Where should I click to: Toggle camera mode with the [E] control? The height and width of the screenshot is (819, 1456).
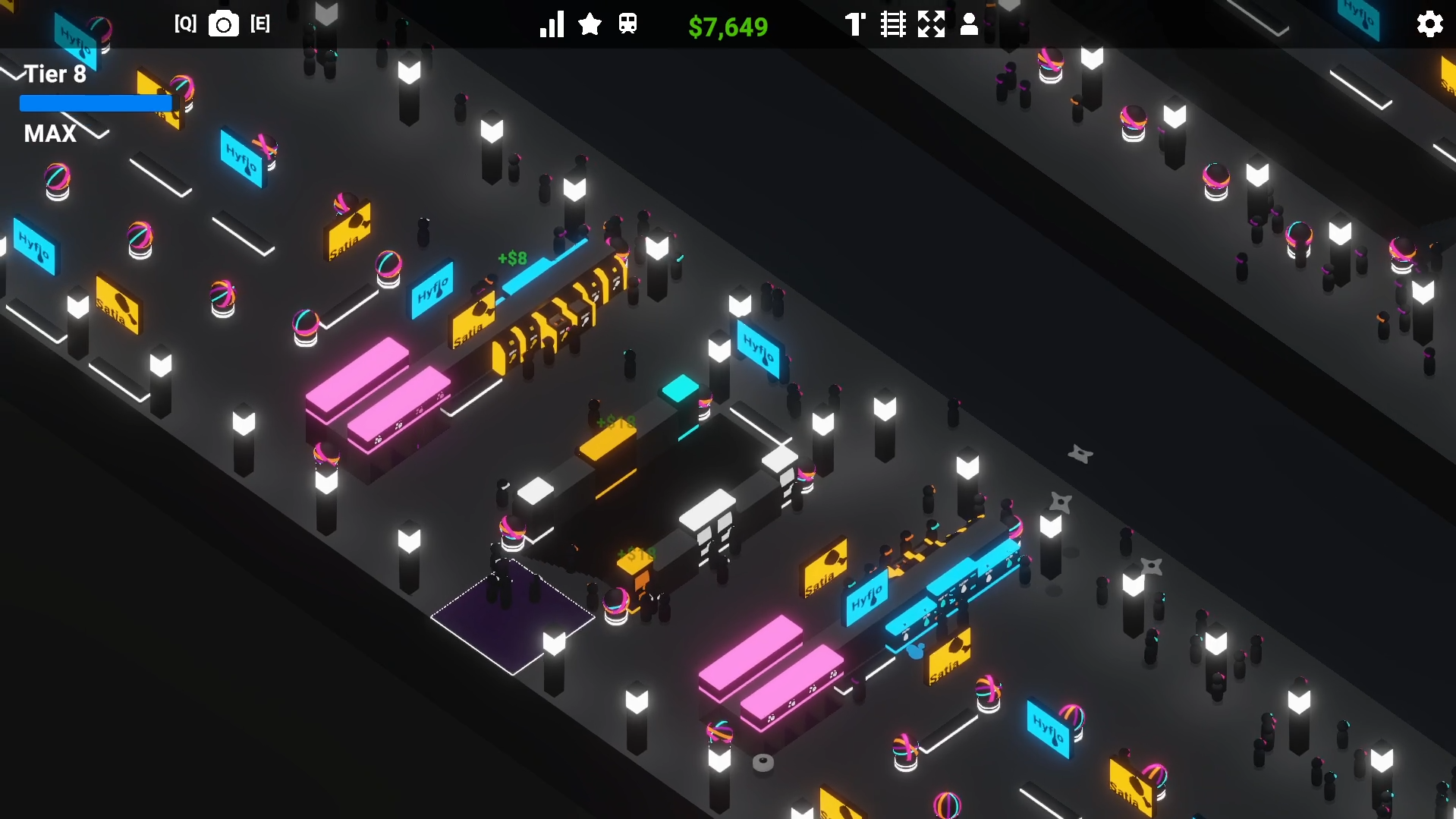click(x=260, y=24)
